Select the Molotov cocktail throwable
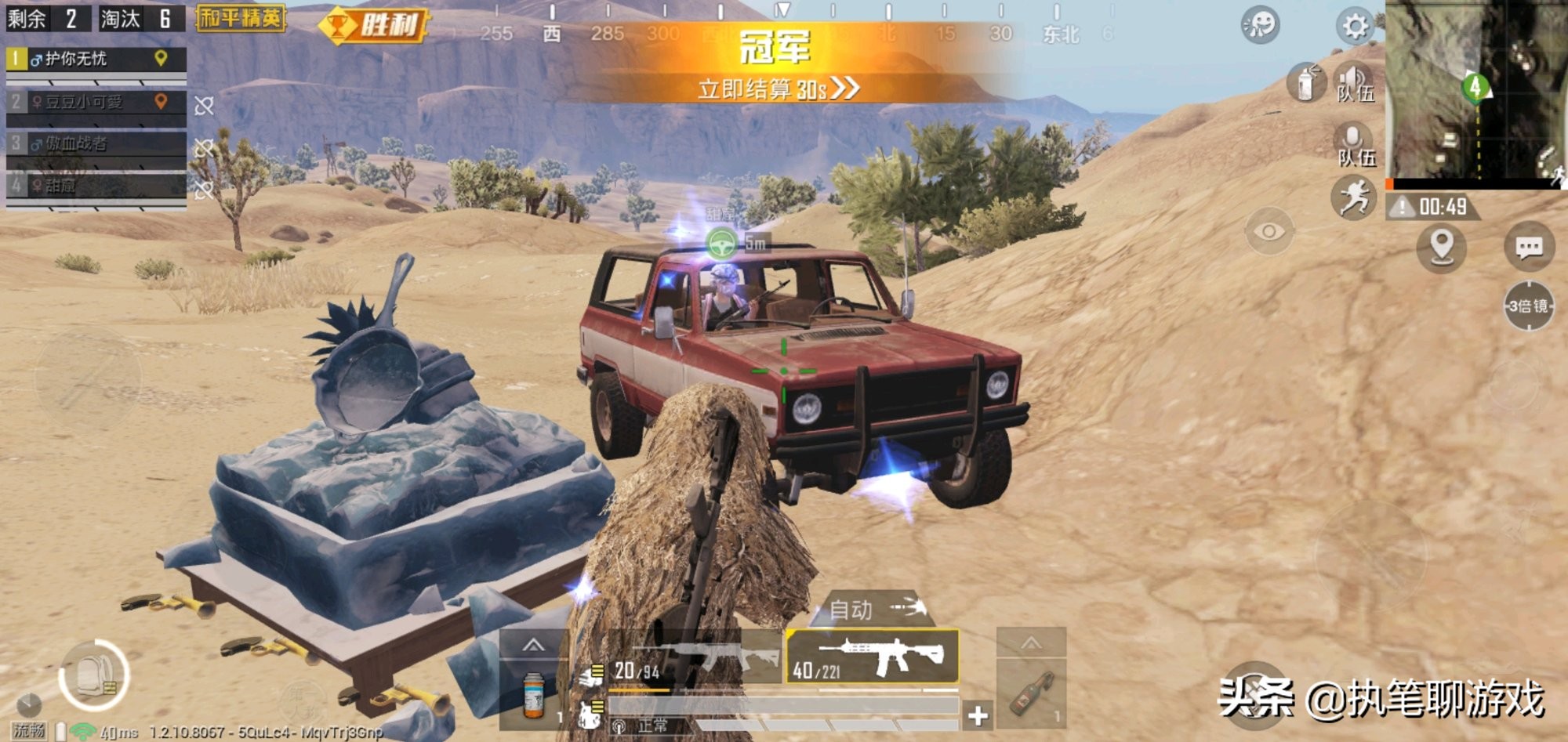The height and width of the screenshot is (742, 1568). tap(1029, 693)
